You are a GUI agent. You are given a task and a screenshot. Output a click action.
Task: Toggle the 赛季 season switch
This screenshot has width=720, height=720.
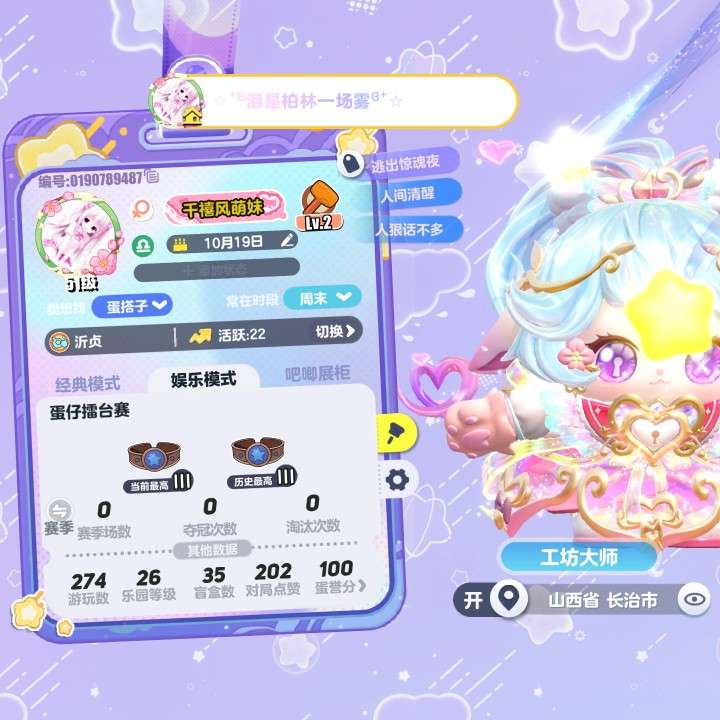coord(60,510)
